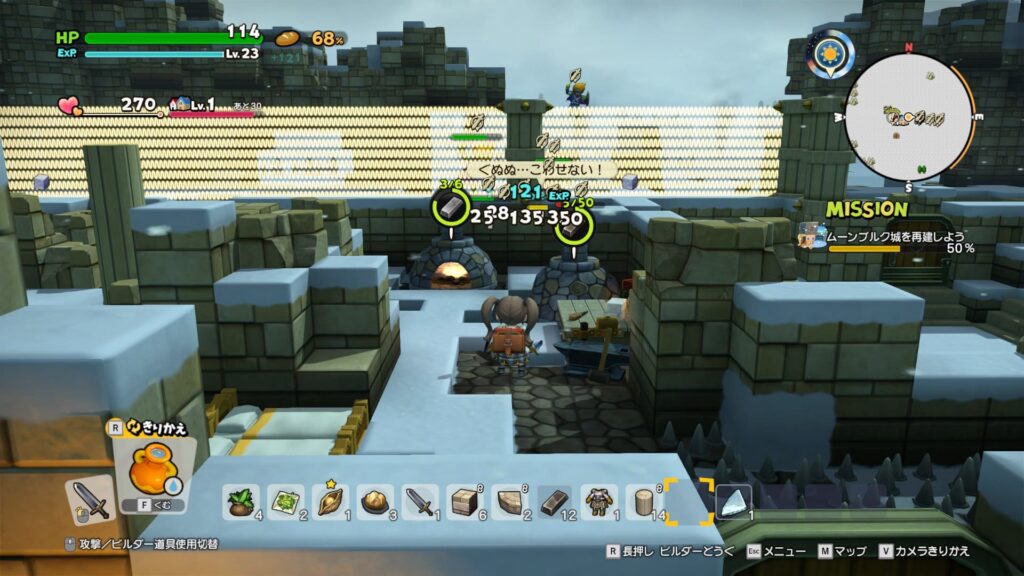The height and width of the screenshot is (576, 1024).
Task: Choose the starred golden shell item
Action: click(330, 501)
